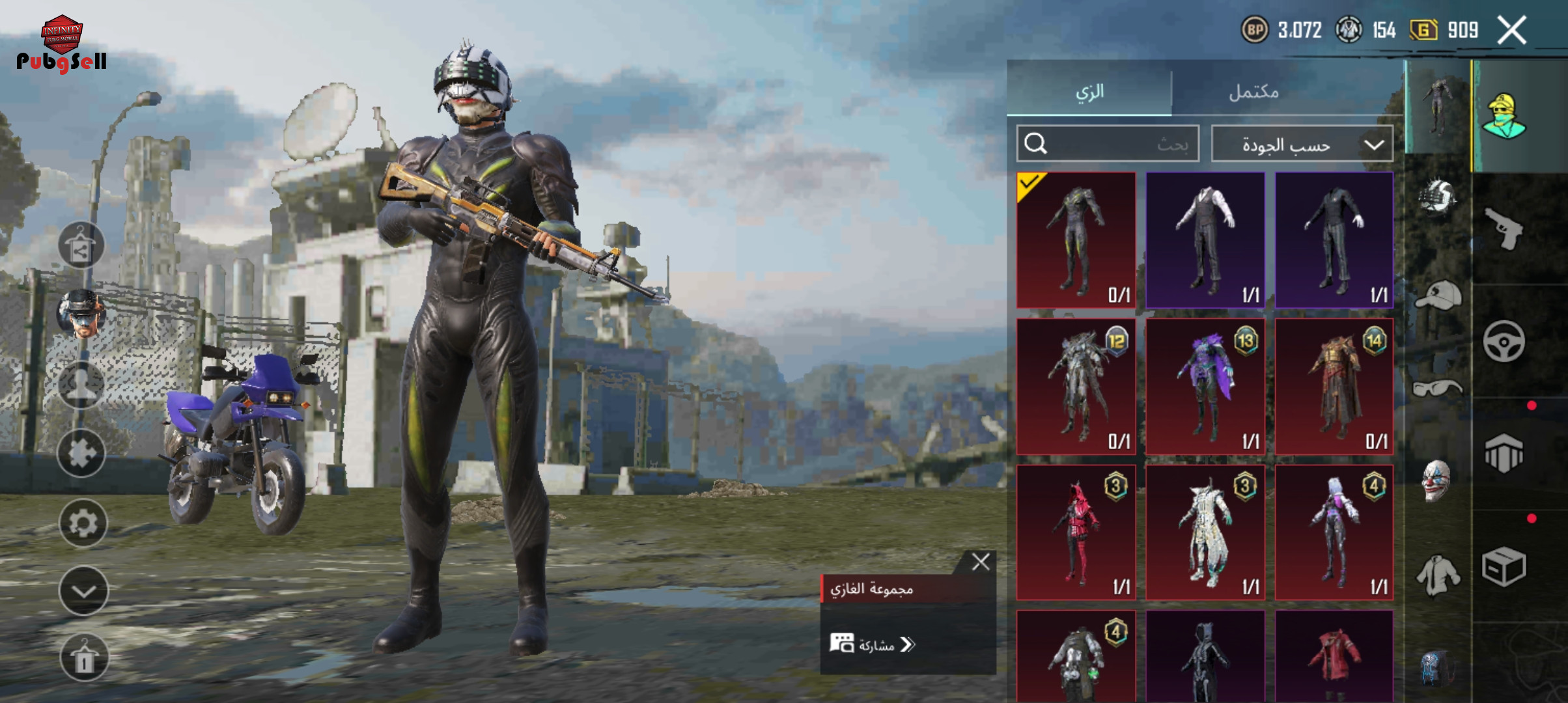1568x703 pixels.
Task: Choose the white shirt and vest outfit
Action: click(1205, 240)
